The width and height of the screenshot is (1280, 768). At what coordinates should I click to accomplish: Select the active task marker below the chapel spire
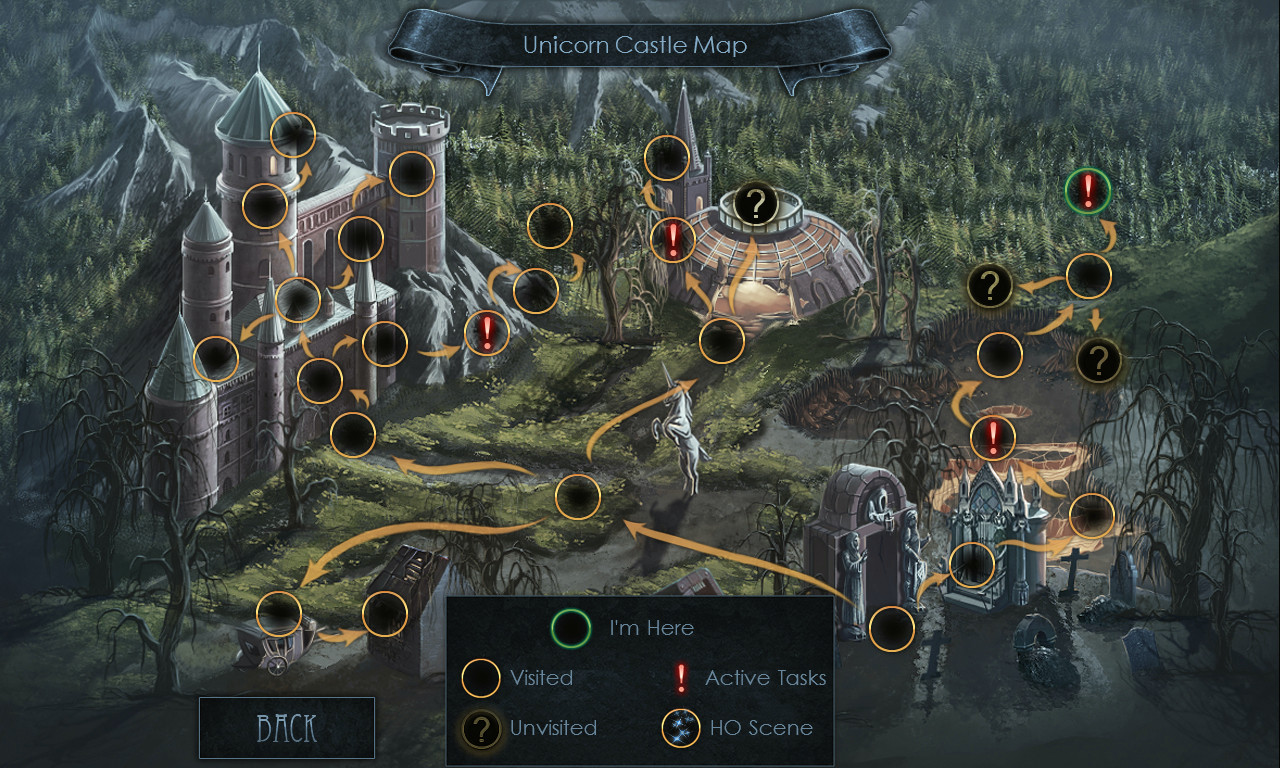673,240
